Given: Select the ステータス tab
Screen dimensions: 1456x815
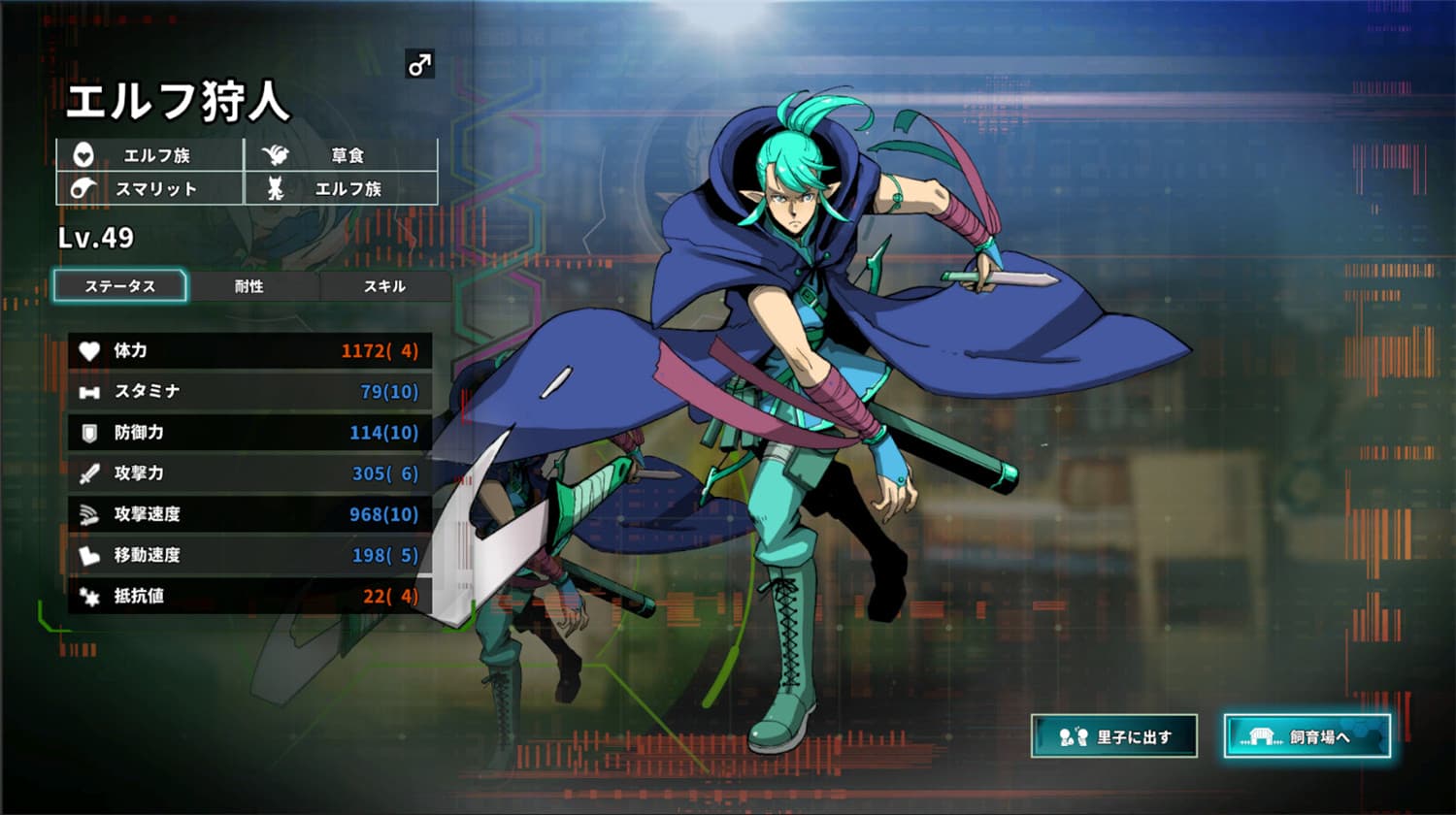Looking at the screenshot, I should click(120, 286).
